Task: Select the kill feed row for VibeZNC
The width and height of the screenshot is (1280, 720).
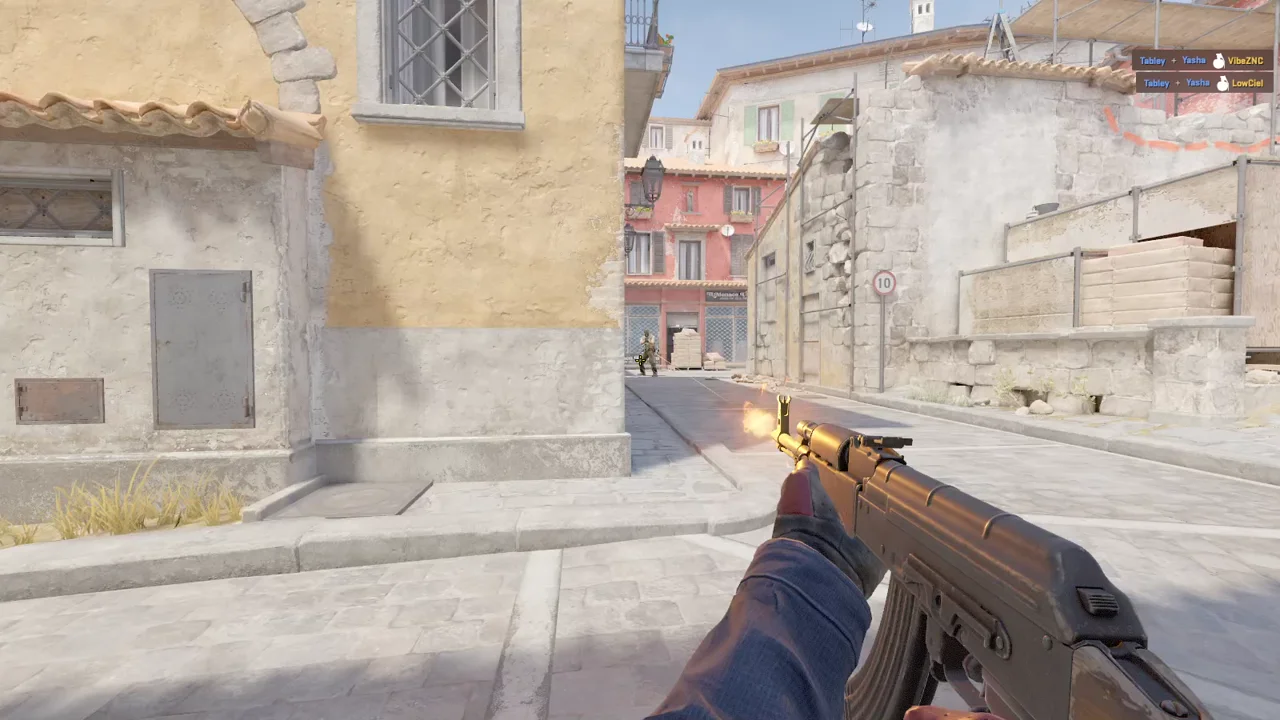Action: click(x=1202, y=60)
